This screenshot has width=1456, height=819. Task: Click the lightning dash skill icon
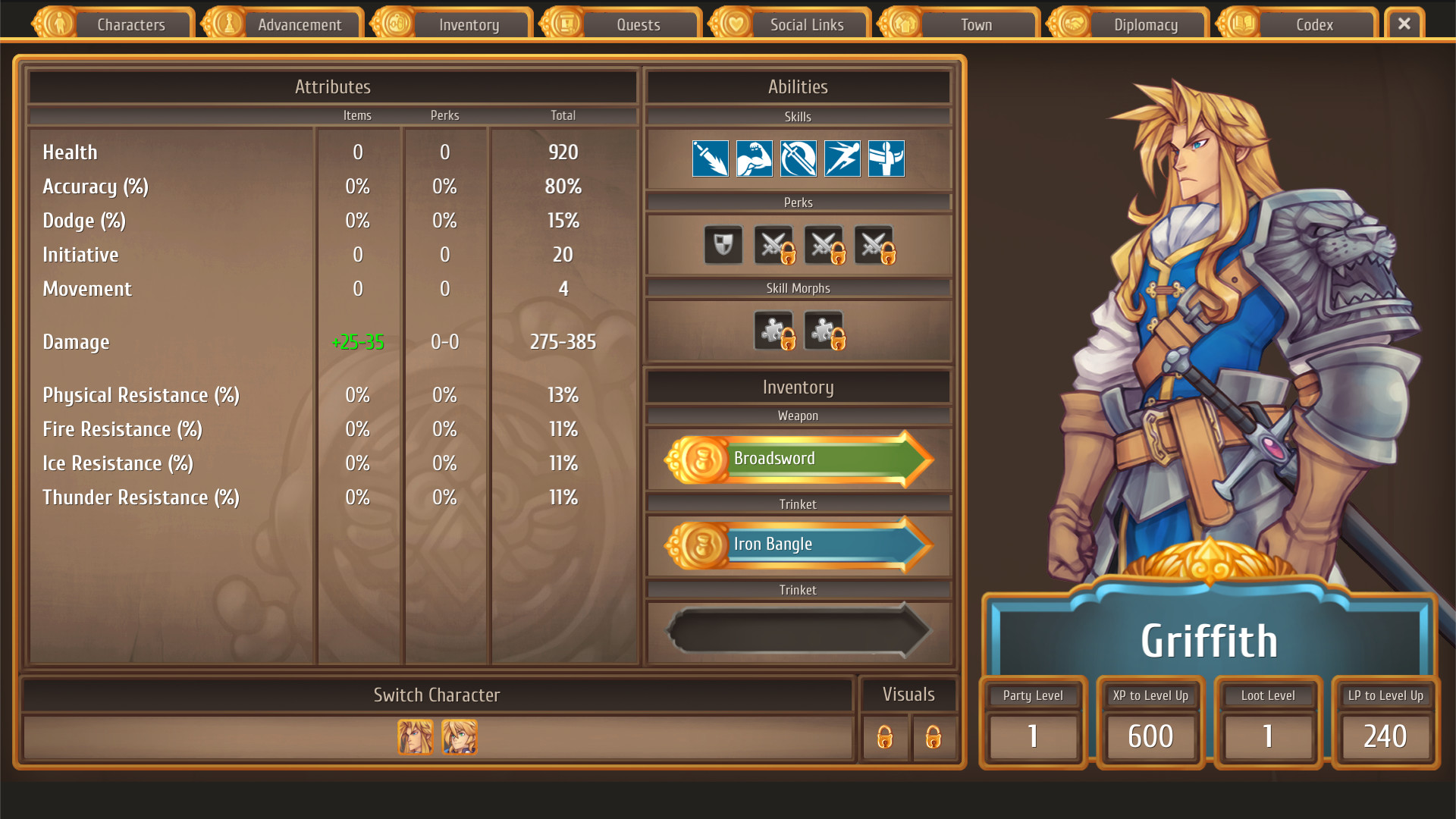pos(842,158)
